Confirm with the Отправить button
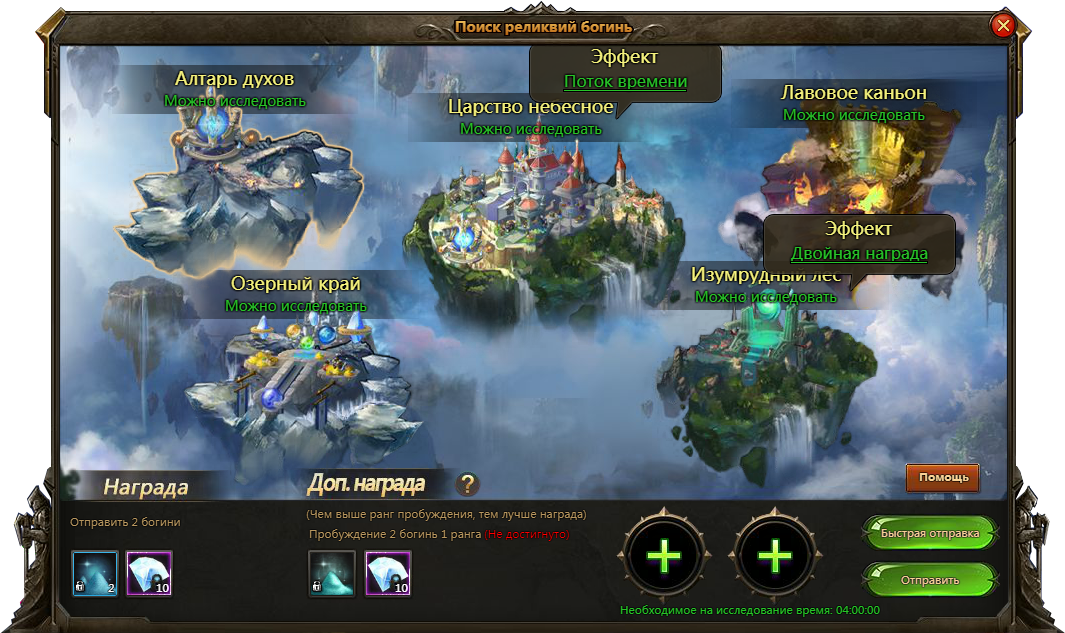 coord(929,580)
